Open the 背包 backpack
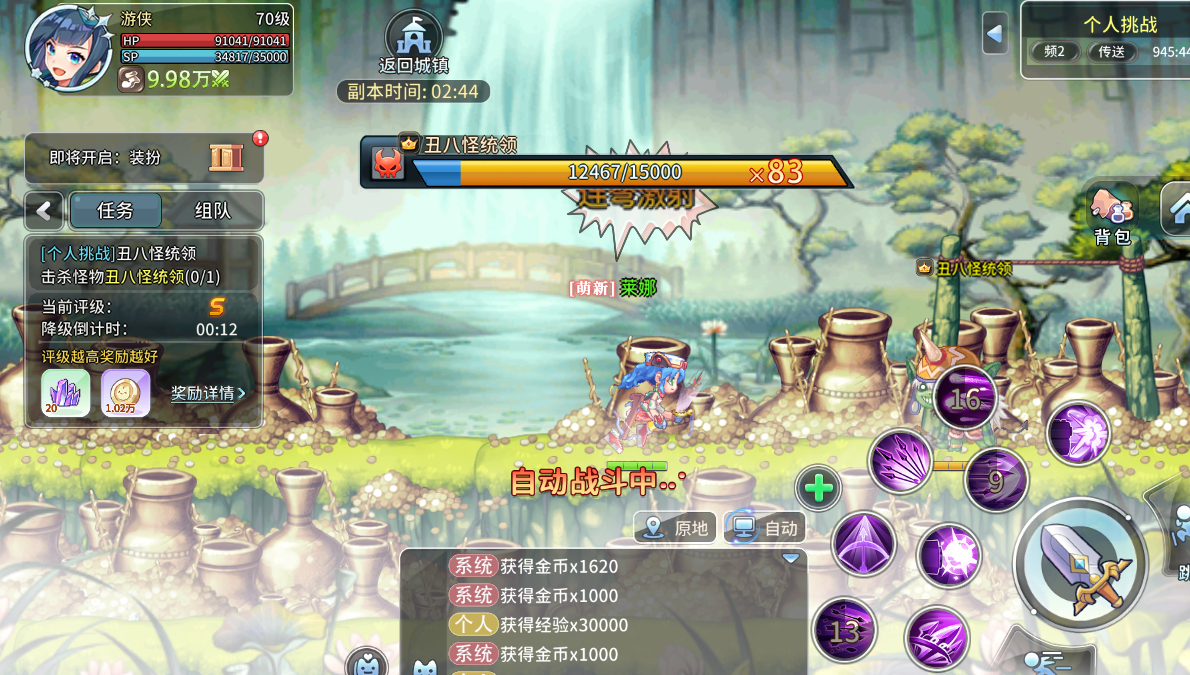 pyautogui.click(x=1111, y=212)
